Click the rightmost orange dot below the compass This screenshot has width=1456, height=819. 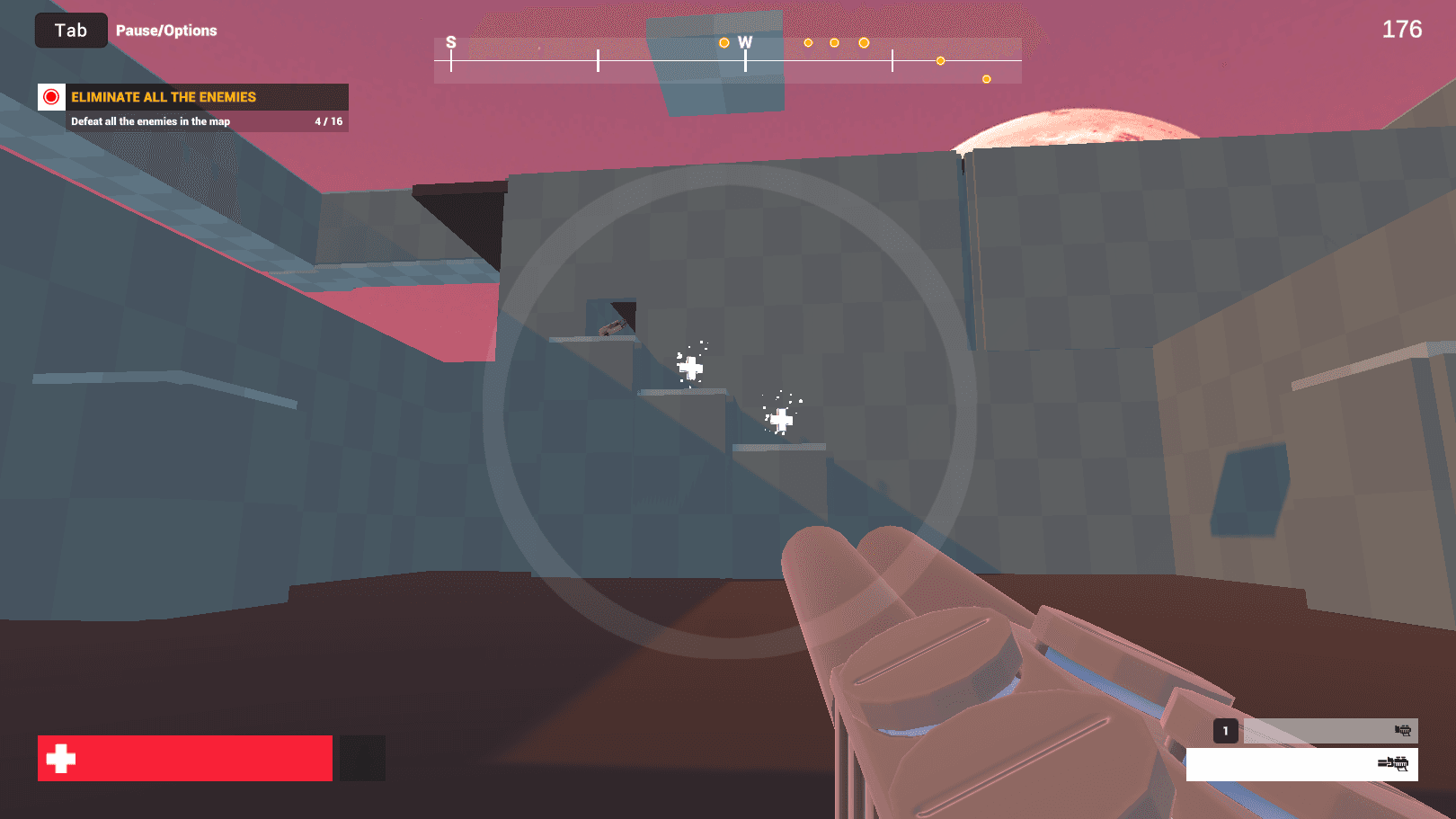[x=985, y=79]
